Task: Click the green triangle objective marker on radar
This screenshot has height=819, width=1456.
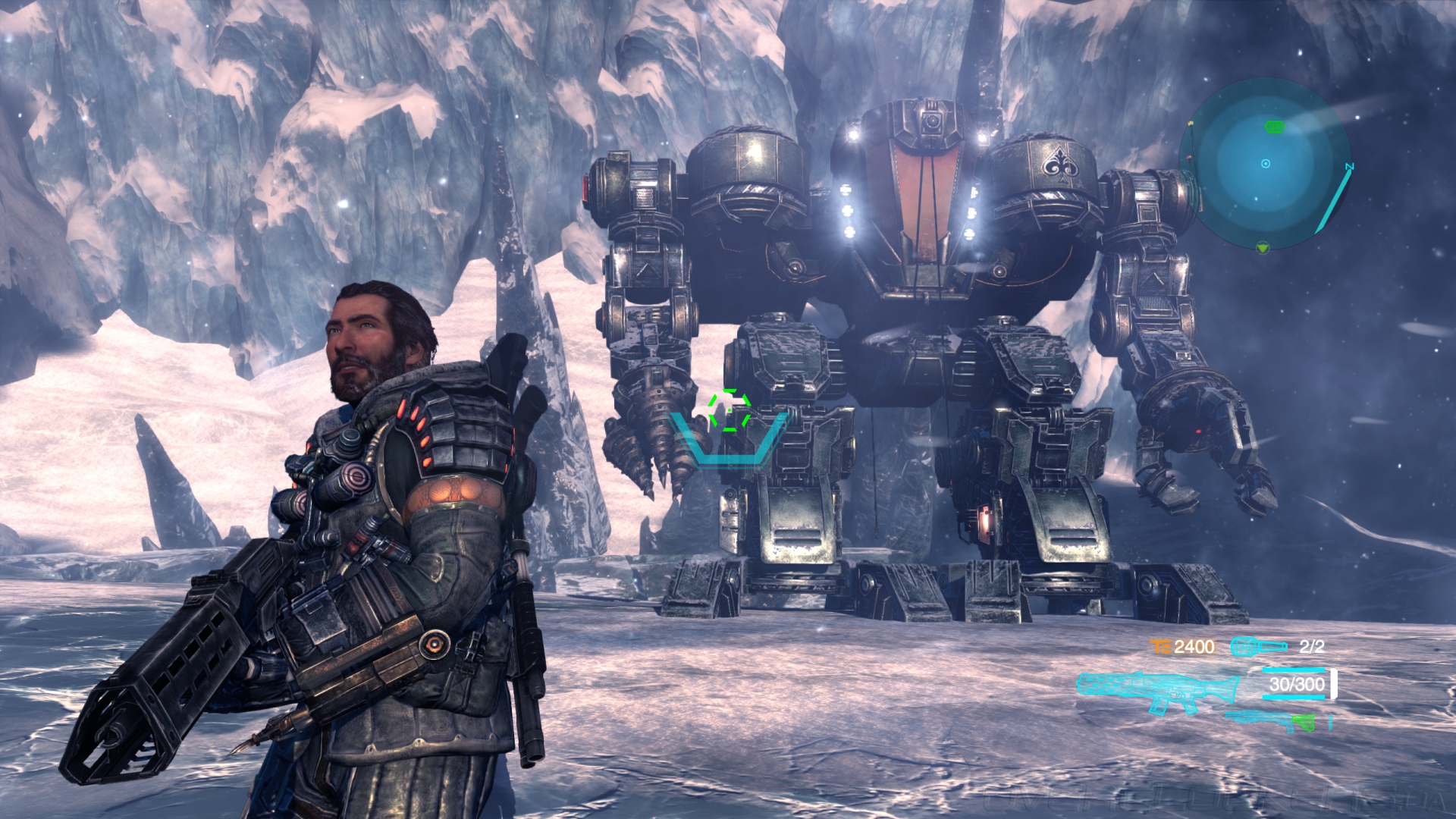Action: pyautogui.click(x=1262, y=247)
